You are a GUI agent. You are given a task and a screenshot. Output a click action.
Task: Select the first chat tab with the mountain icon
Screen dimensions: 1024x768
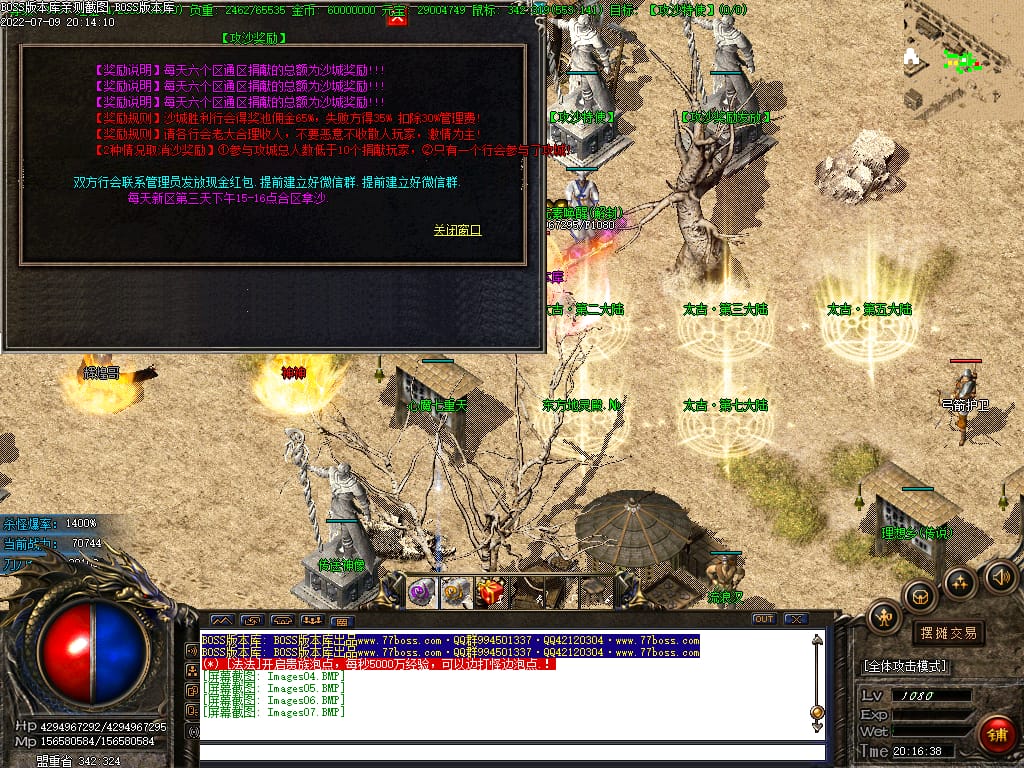[221, 620]
